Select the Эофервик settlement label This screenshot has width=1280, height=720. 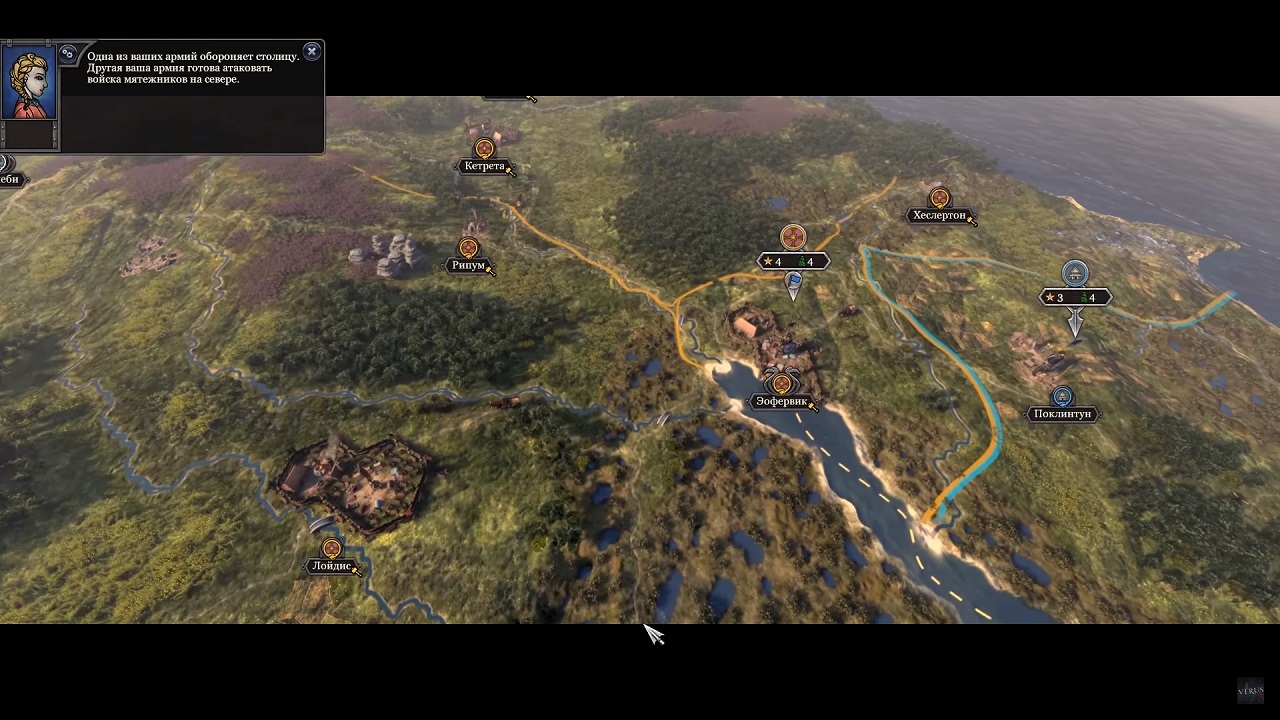click(x=780, y=402)
